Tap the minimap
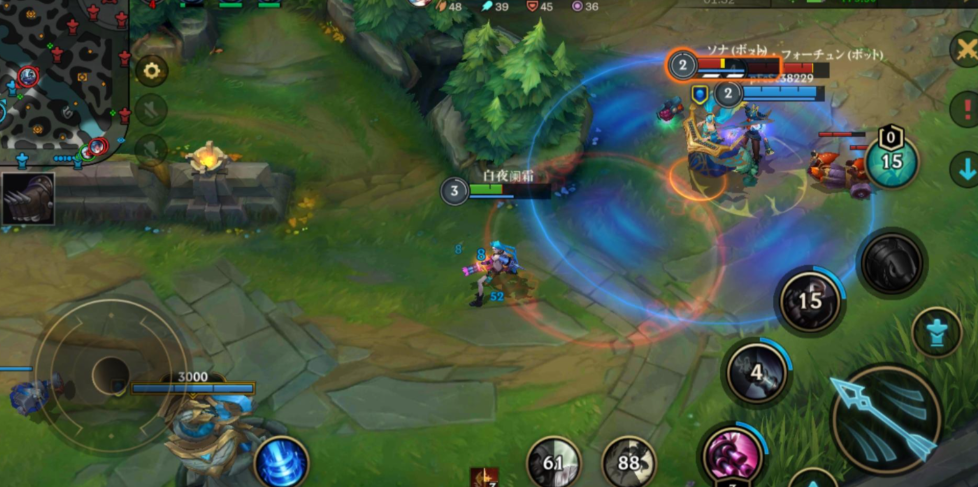978x487 pixels. (62, 77)
